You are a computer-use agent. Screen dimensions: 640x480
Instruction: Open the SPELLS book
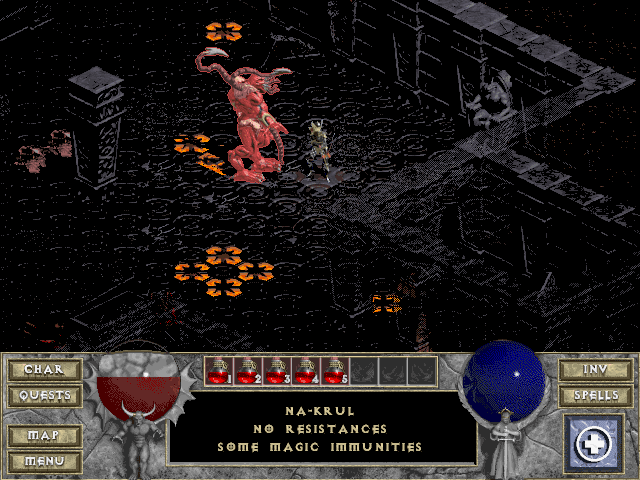click(x=595, y=395)
